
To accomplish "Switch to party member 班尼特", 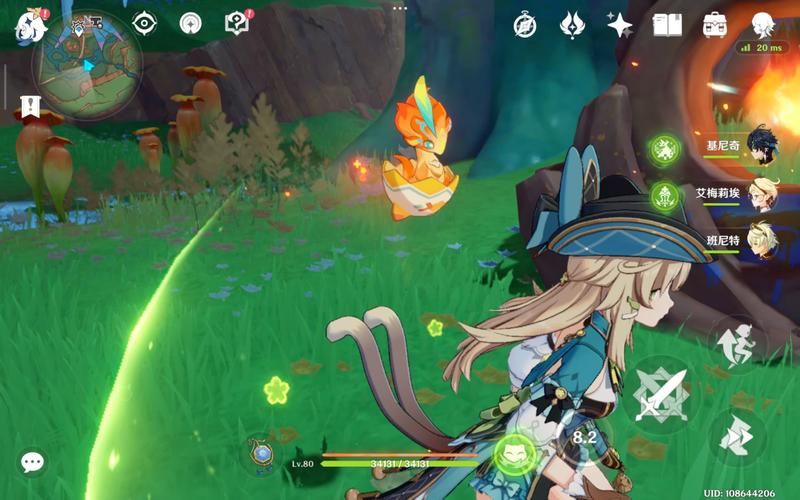I will click(762, 241).
